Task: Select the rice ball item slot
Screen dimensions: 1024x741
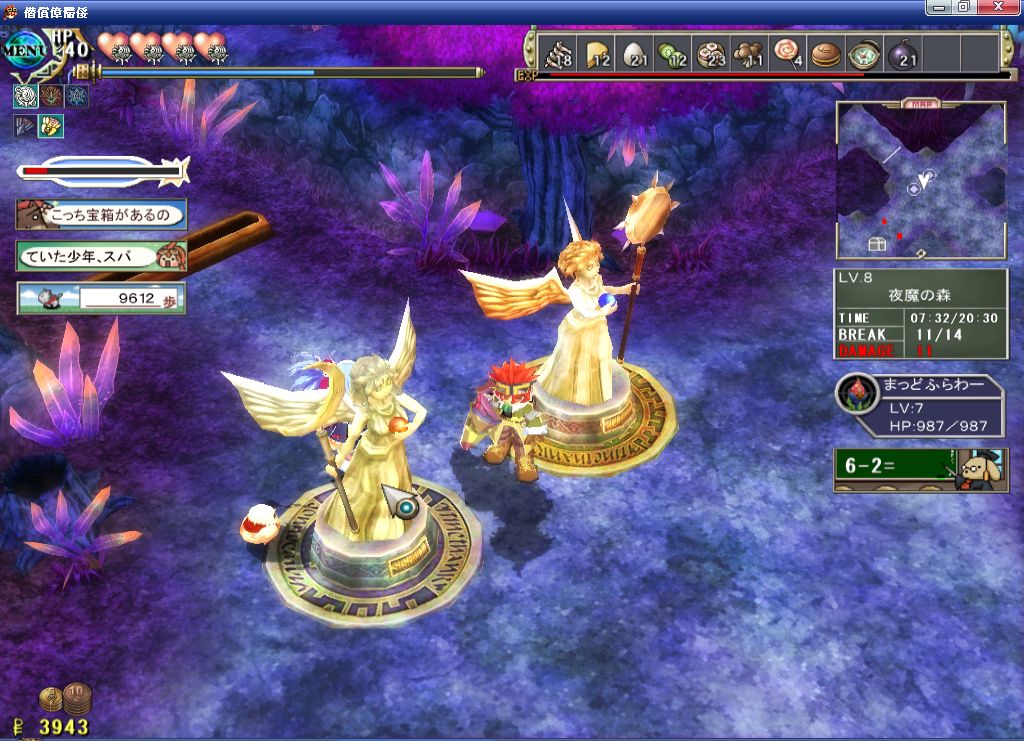Action: (x=637, y=54)
